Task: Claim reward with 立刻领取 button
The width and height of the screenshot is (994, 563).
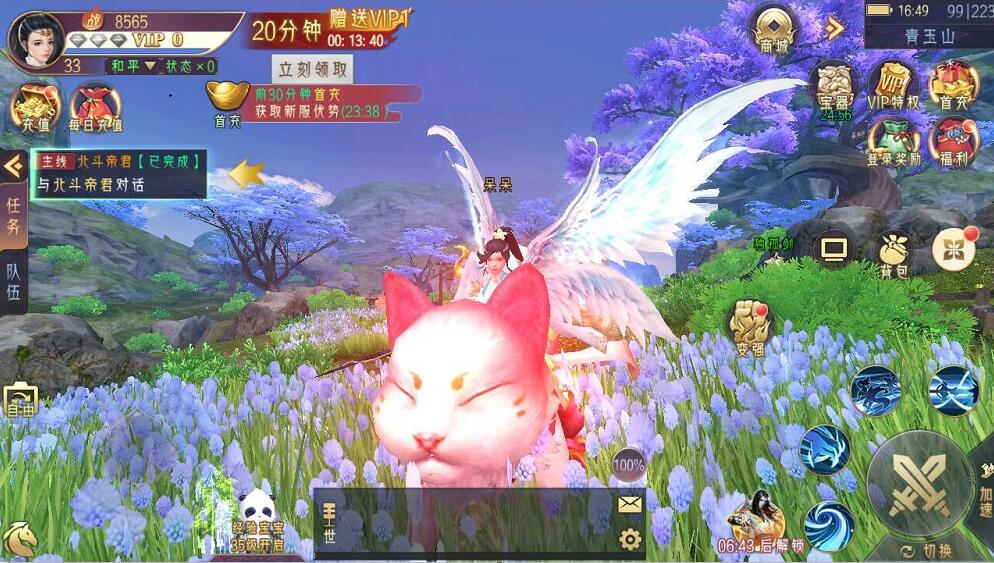Action: [314, 69]
